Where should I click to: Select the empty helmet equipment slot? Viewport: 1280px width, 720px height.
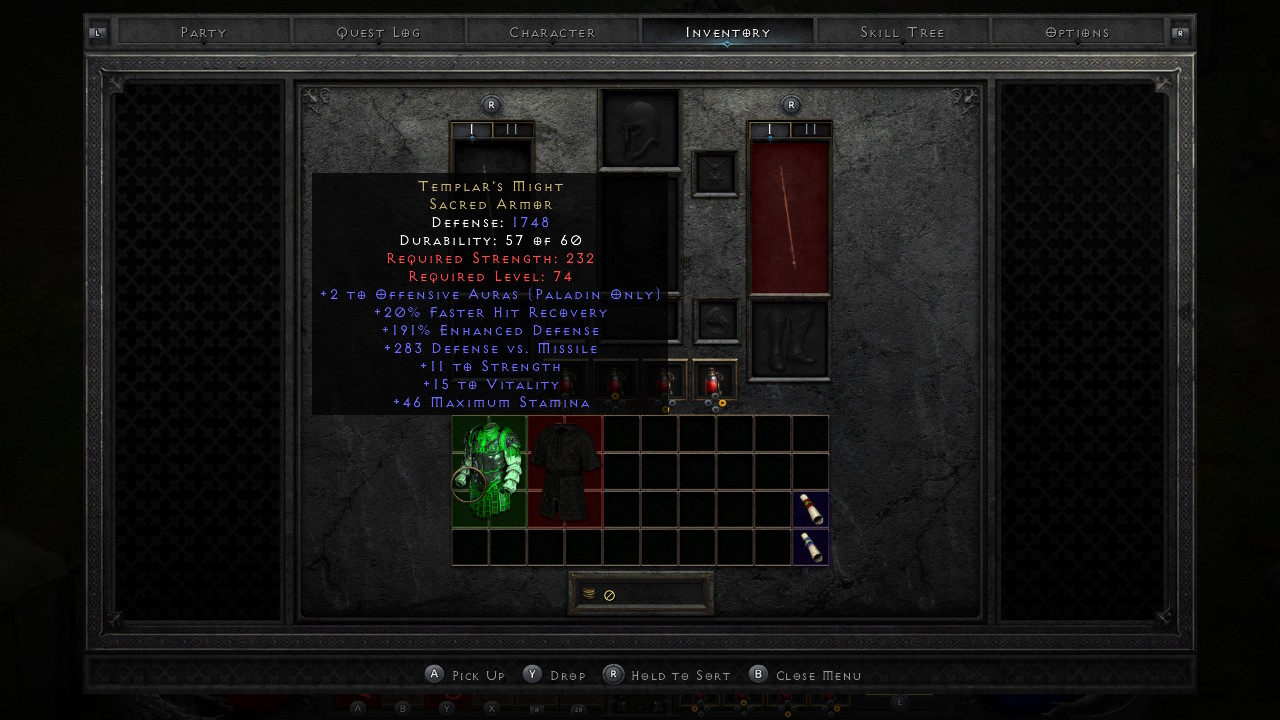(640, 130)
